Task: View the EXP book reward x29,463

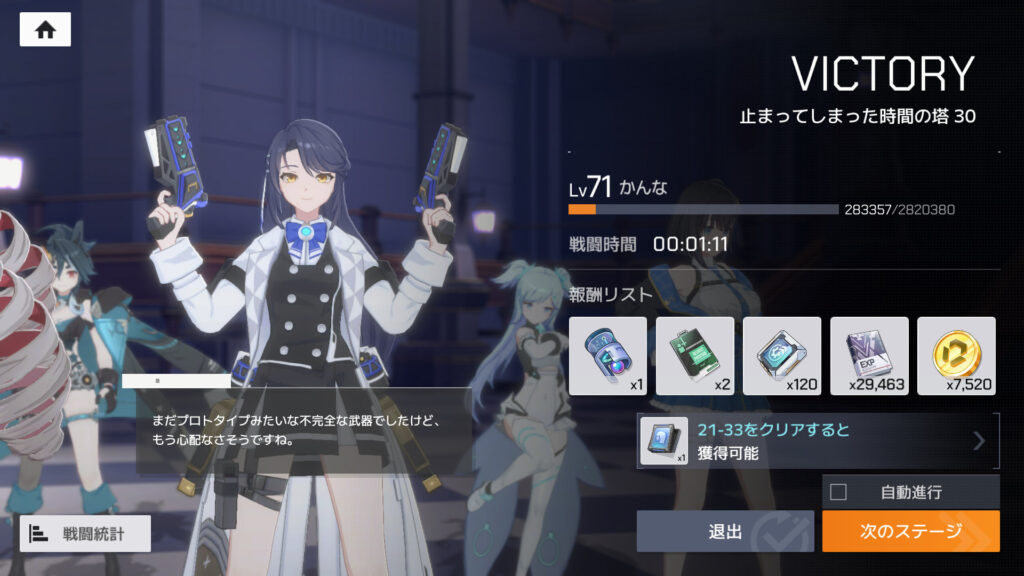Action: click(x=869, y=356)
